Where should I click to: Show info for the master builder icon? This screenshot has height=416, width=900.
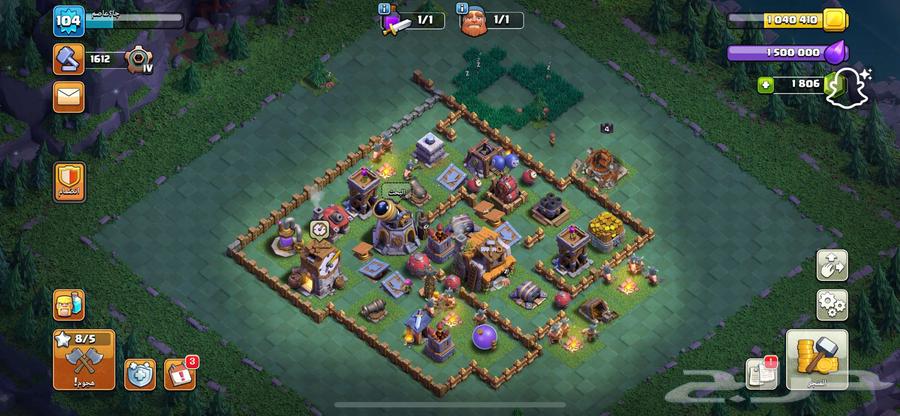[x=471, y=20]
